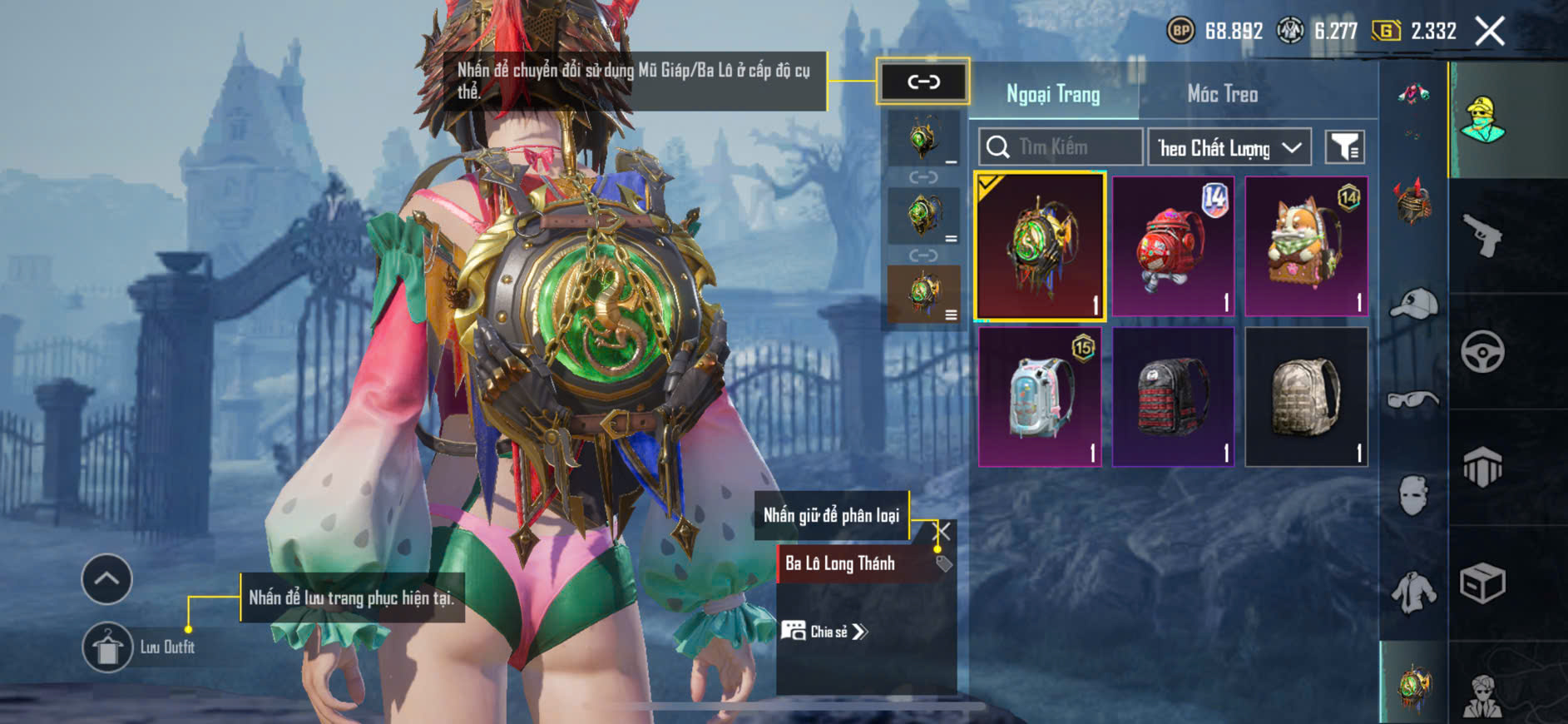Pick the corgi dog backpack skin

1306,246
